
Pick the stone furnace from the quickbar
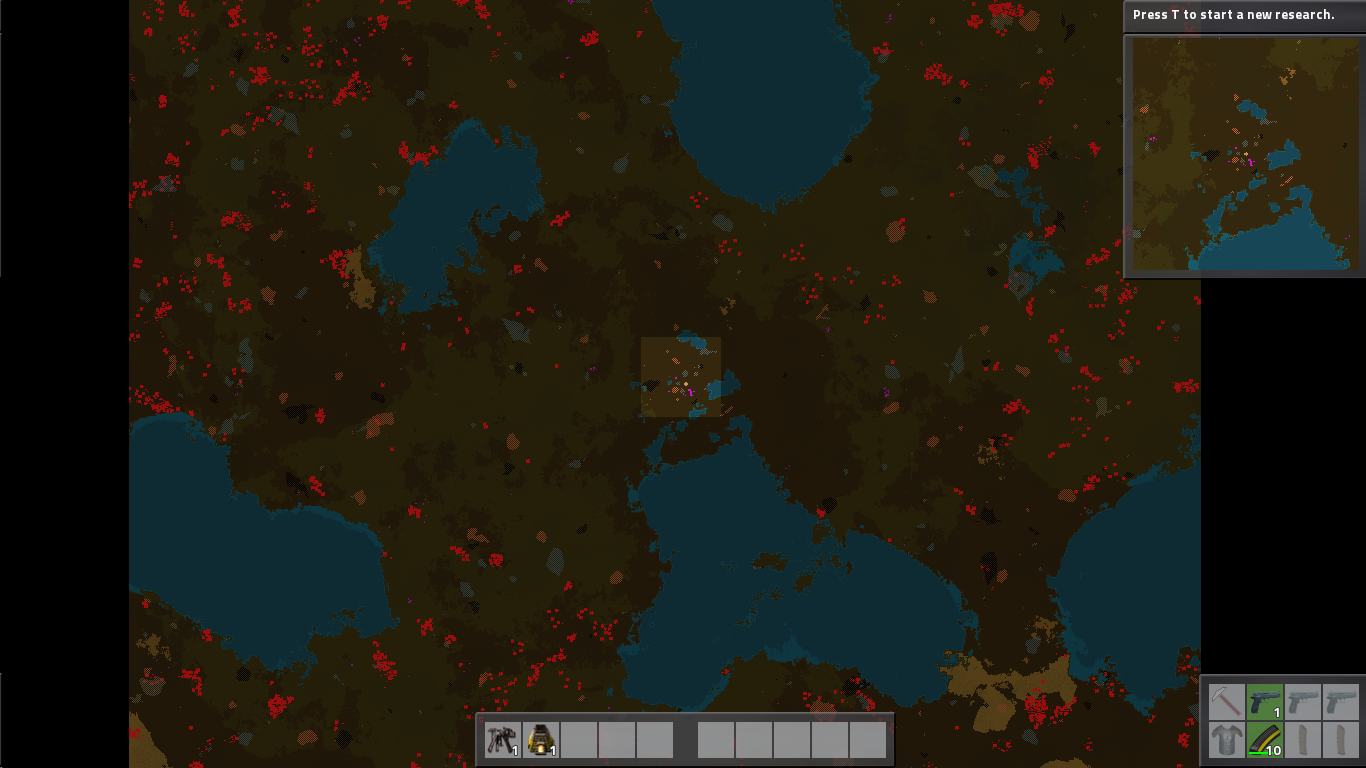pos(540,740)
